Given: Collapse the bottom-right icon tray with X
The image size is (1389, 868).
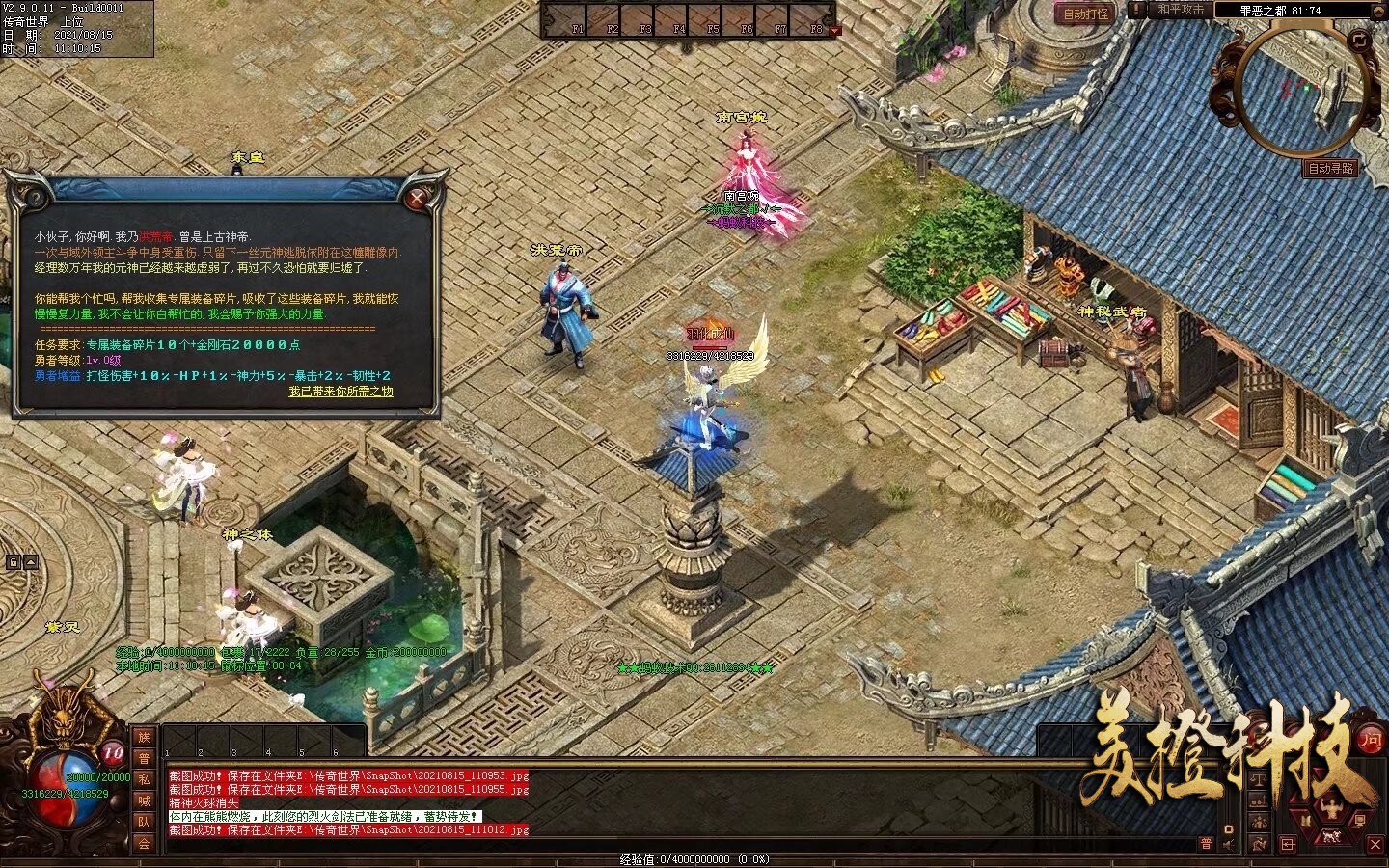Looking at the screenshot, I should (1375, 846).
